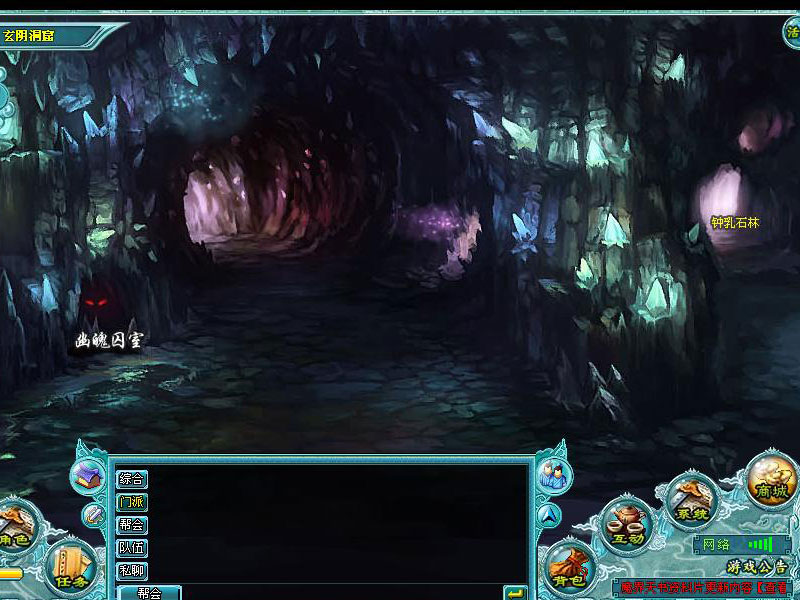Select the 帮会 guild chat tab
800x600 pixels.
132,525
